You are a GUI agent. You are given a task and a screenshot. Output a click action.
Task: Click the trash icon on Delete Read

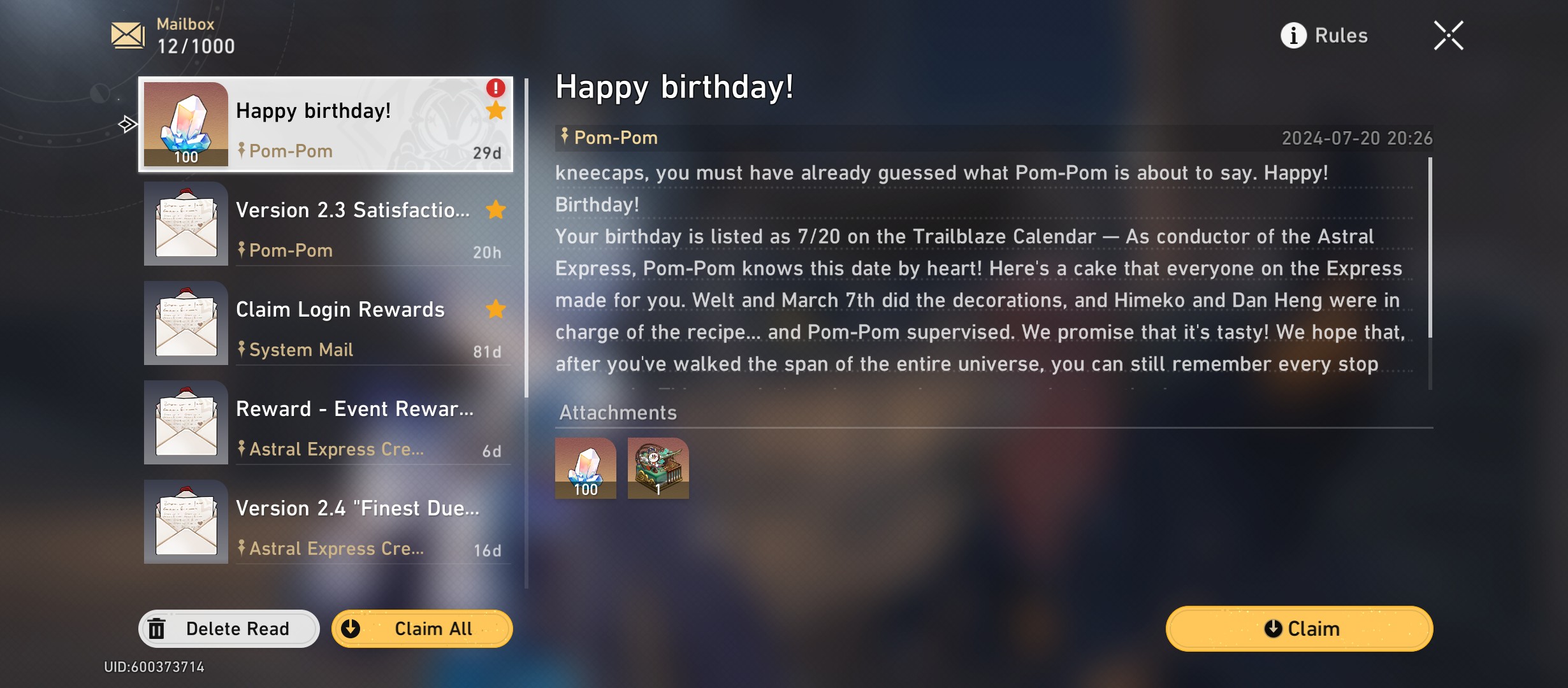coord(158,629)
